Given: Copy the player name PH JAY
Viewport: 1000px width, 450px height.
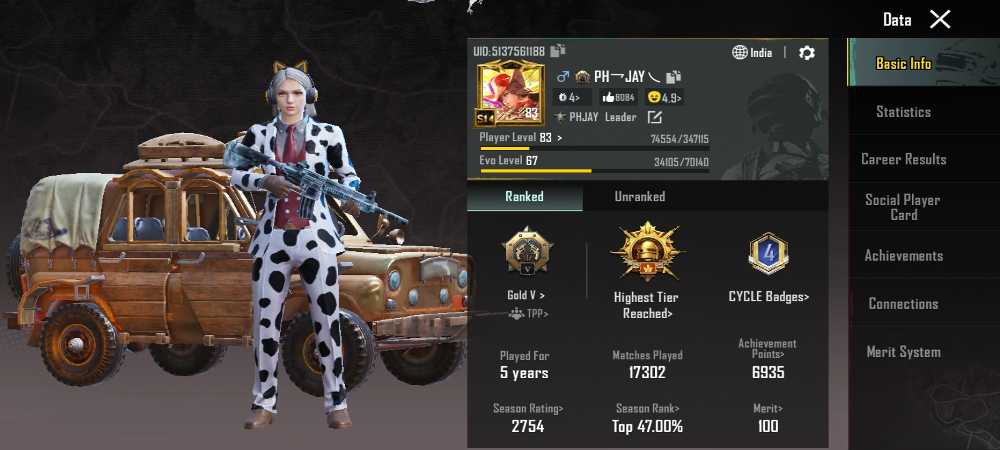Looking at the screenshot, I should (674, 76).
